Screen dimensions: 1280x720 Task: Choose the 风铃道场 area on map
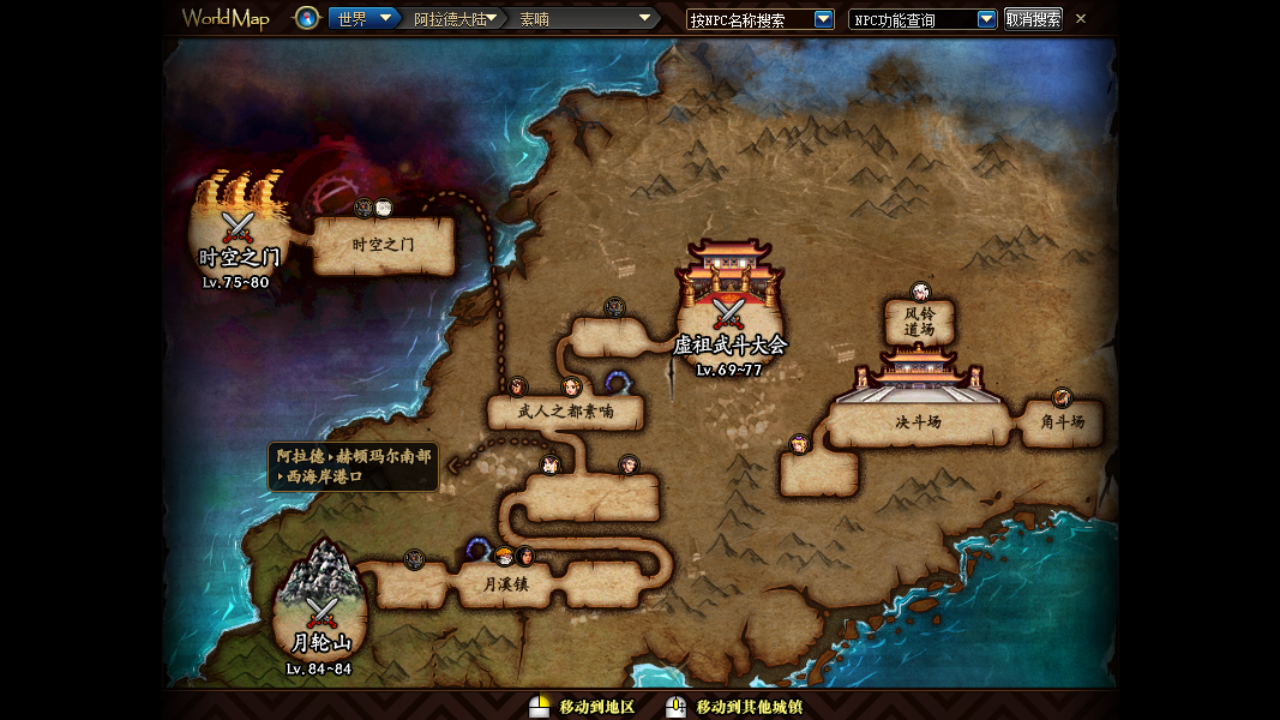pyautogui.click(x=920, y=321)
